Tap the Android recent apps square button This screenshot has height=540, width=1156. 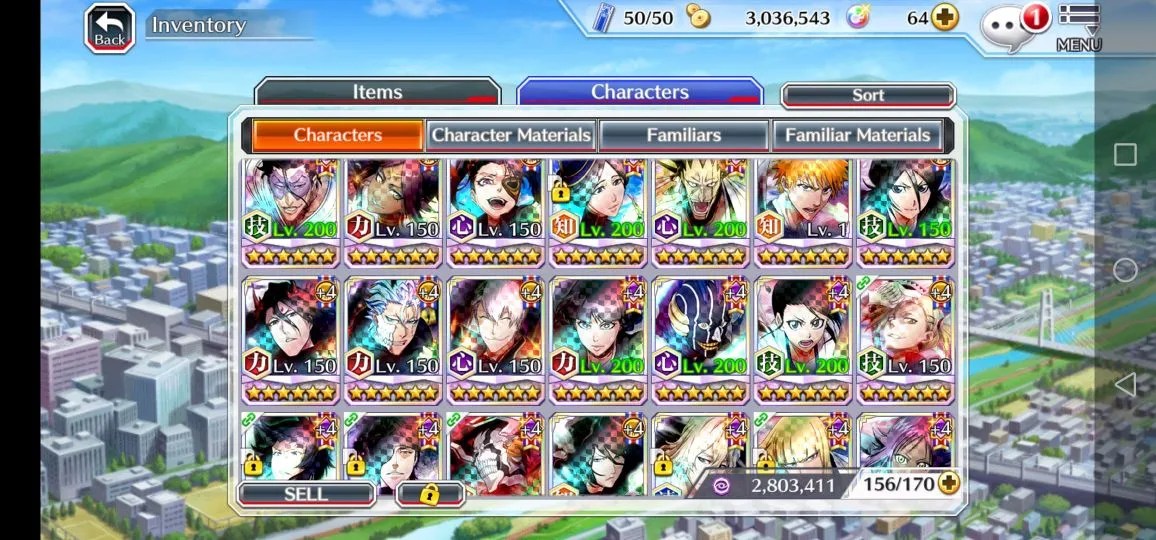[1125, 155]
